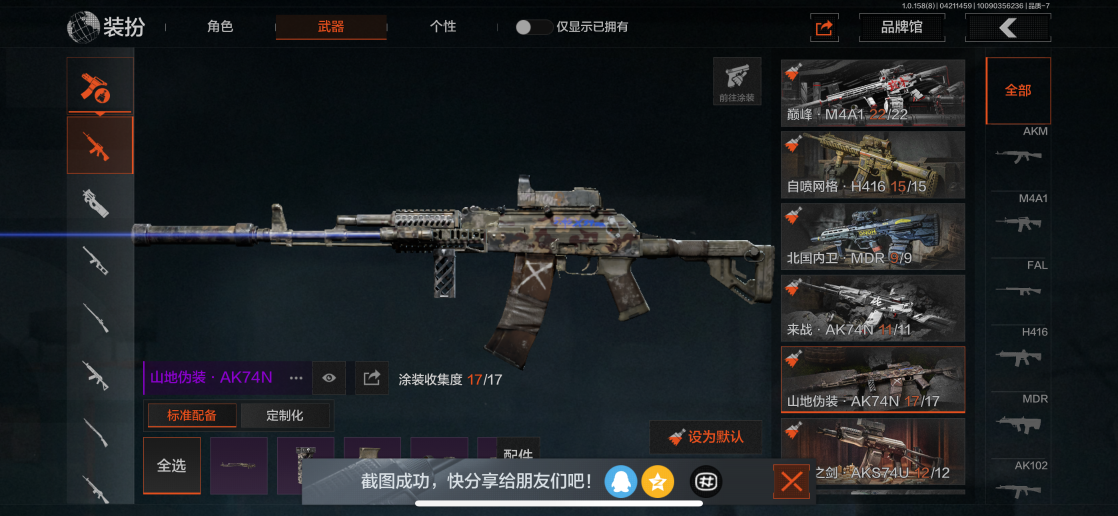Go back with the arrow button
The width and height of the screenshot is (1118, 516).
pyautogui.click(x=1007, y=27)
